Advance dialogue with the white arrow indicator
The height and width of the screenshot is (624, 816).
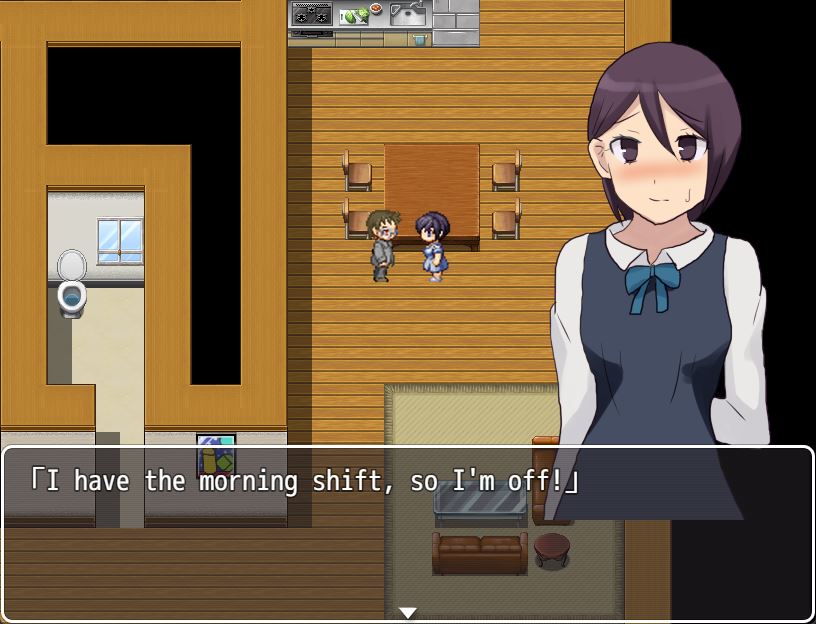[x=407, y=612]
